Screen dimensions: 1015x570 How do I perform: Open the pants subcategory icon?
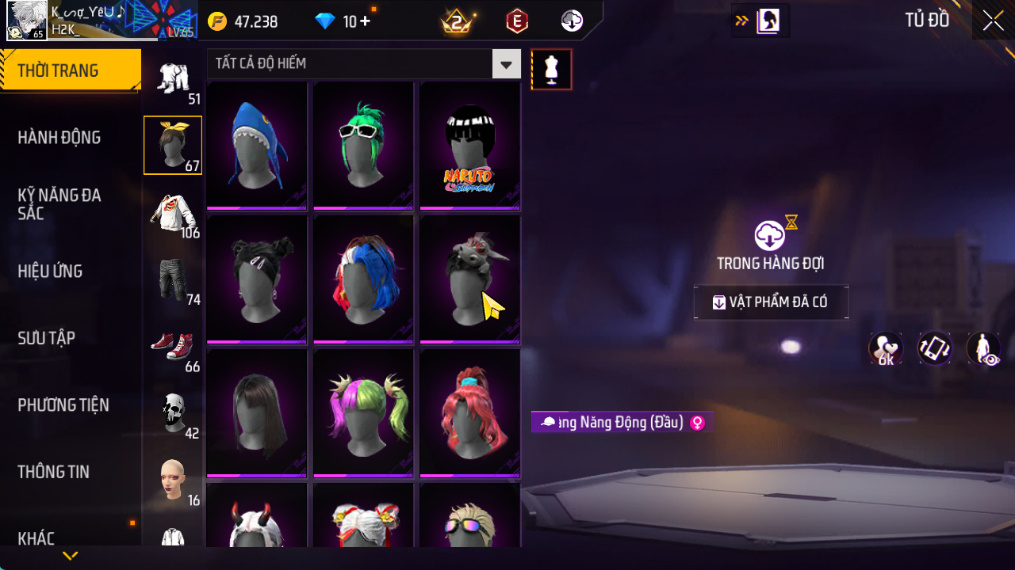click(173, 279)
